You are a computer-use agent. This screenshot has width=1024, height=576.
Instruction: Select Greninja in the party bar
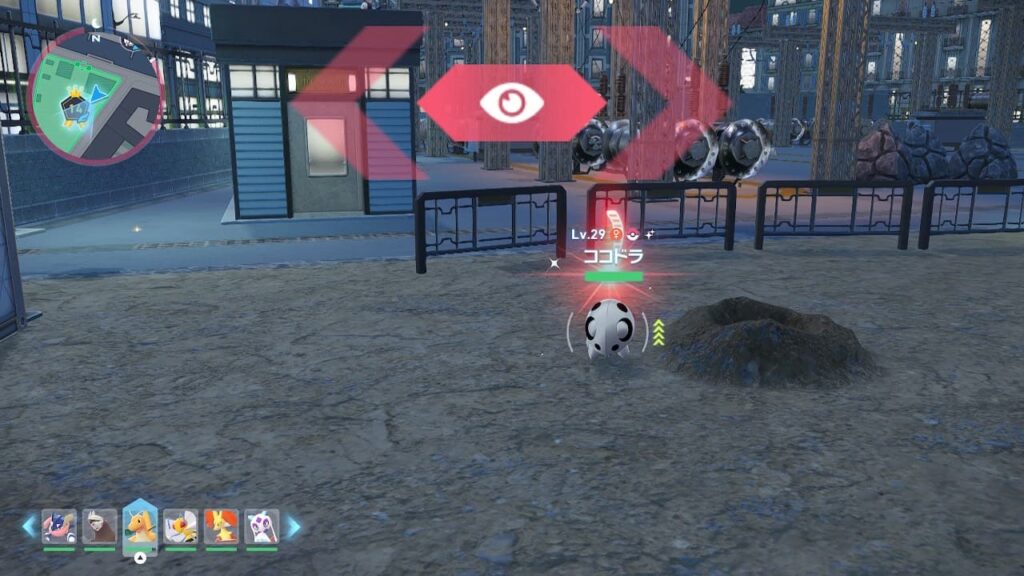(x=59, y=527)
